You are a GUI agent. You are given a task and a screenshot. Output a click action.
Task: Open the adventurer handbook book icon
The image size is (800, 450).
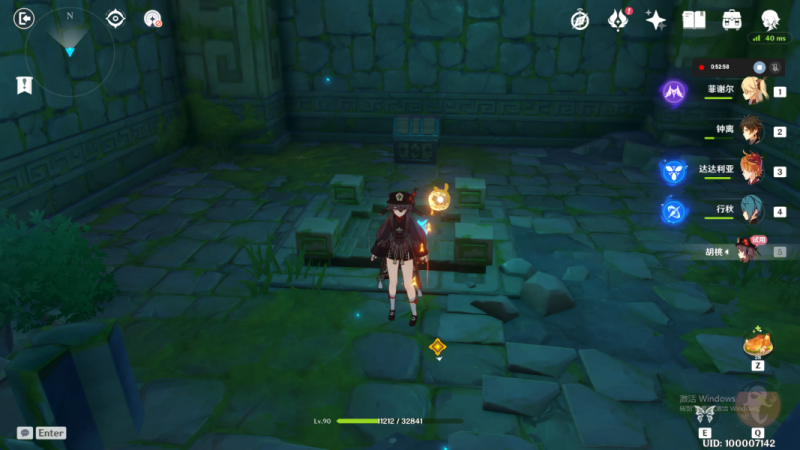[x=694, y=20]
